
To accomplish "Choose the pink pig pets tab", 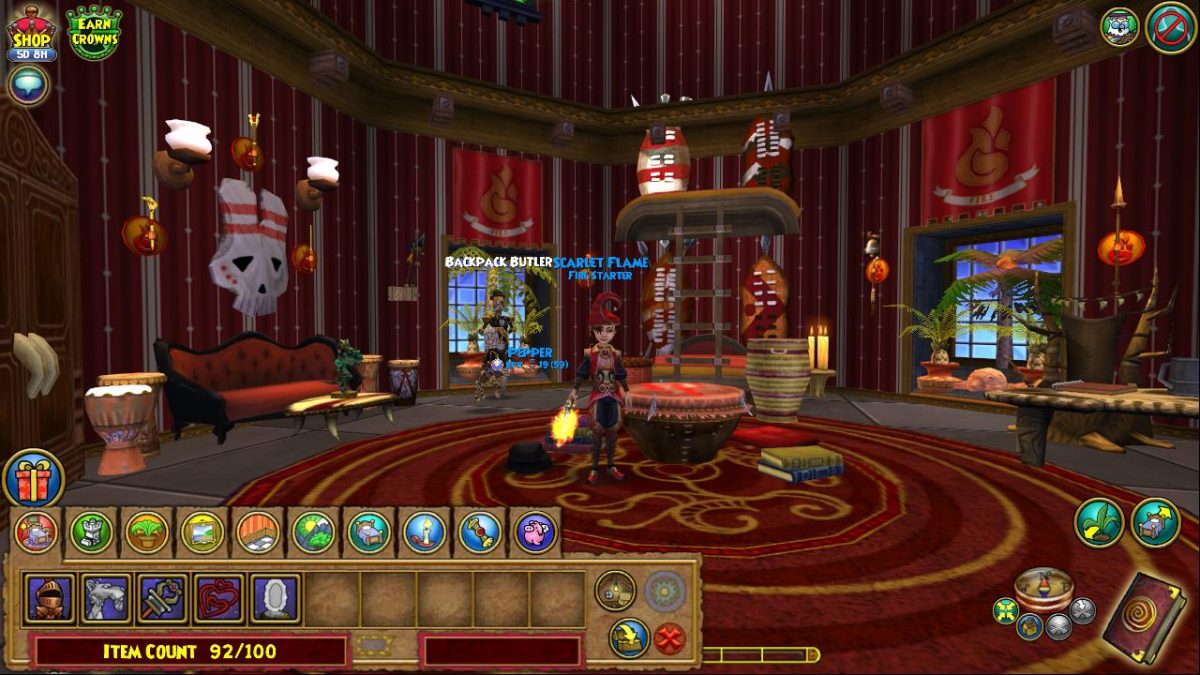I will coord(535,533).
